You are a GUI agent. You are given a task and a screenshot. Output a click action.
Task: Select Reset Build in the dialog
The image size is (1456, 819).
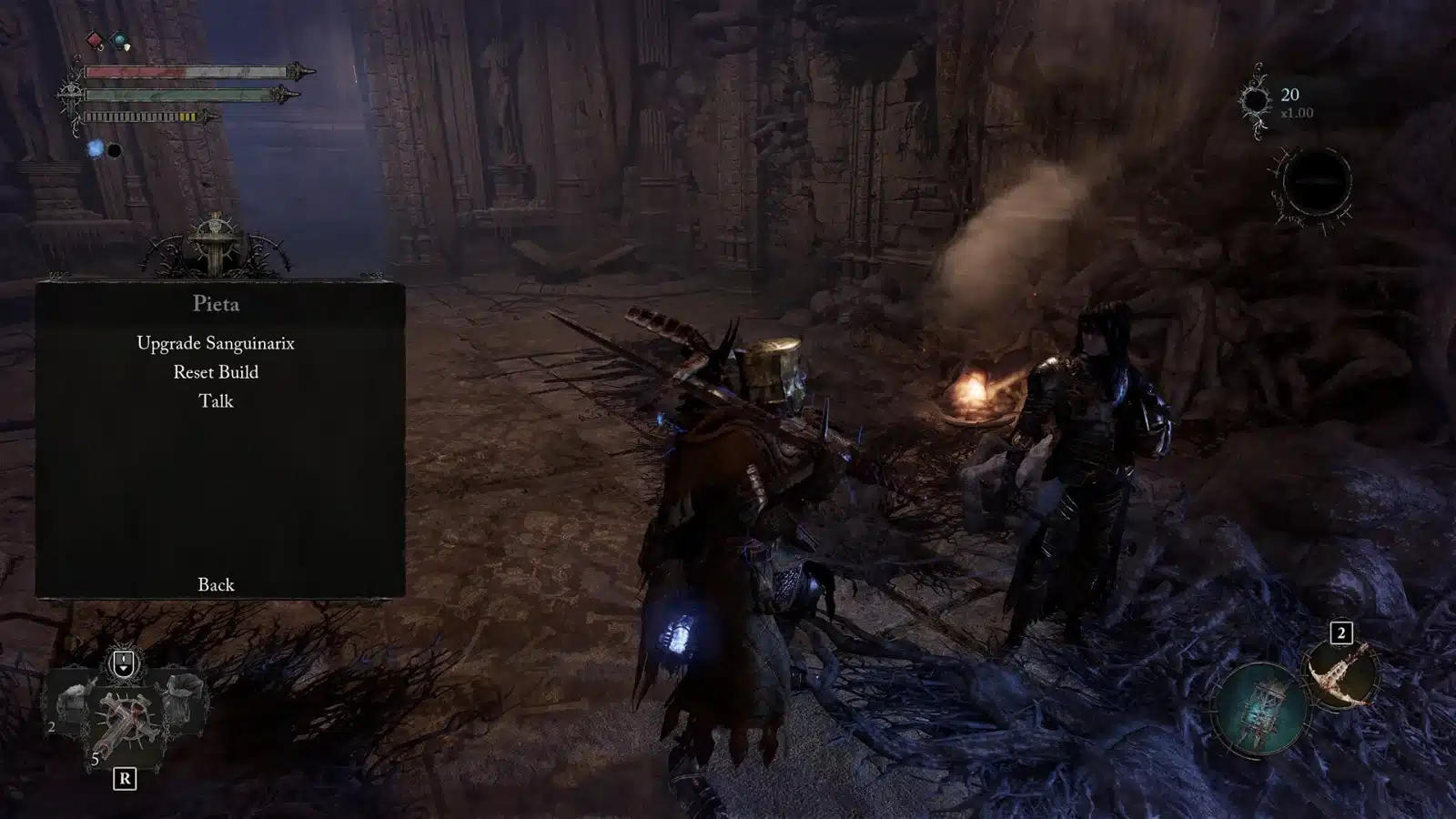coord(217,372)
